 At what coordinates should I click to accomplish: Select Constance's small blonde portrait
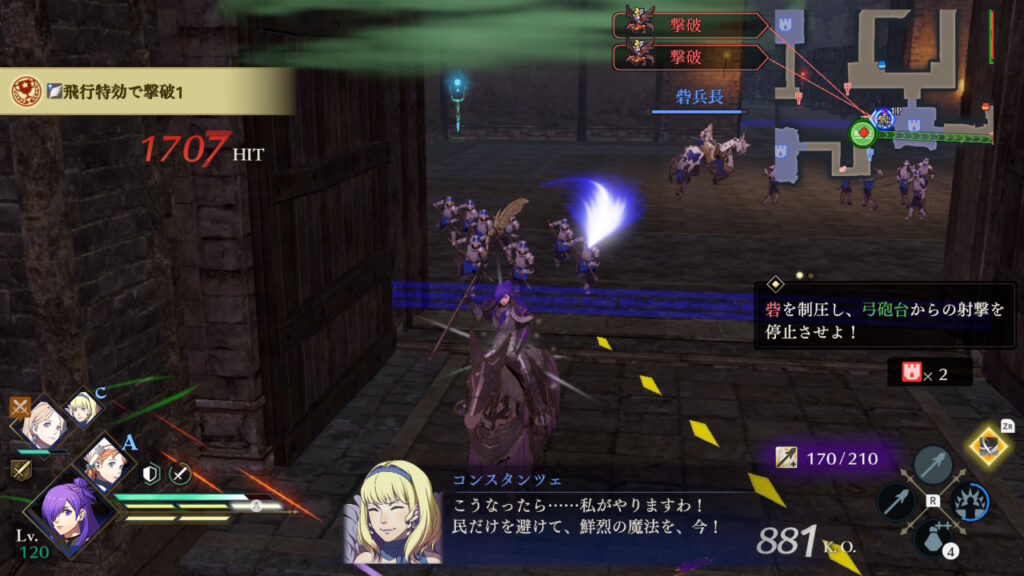[82, 406]
